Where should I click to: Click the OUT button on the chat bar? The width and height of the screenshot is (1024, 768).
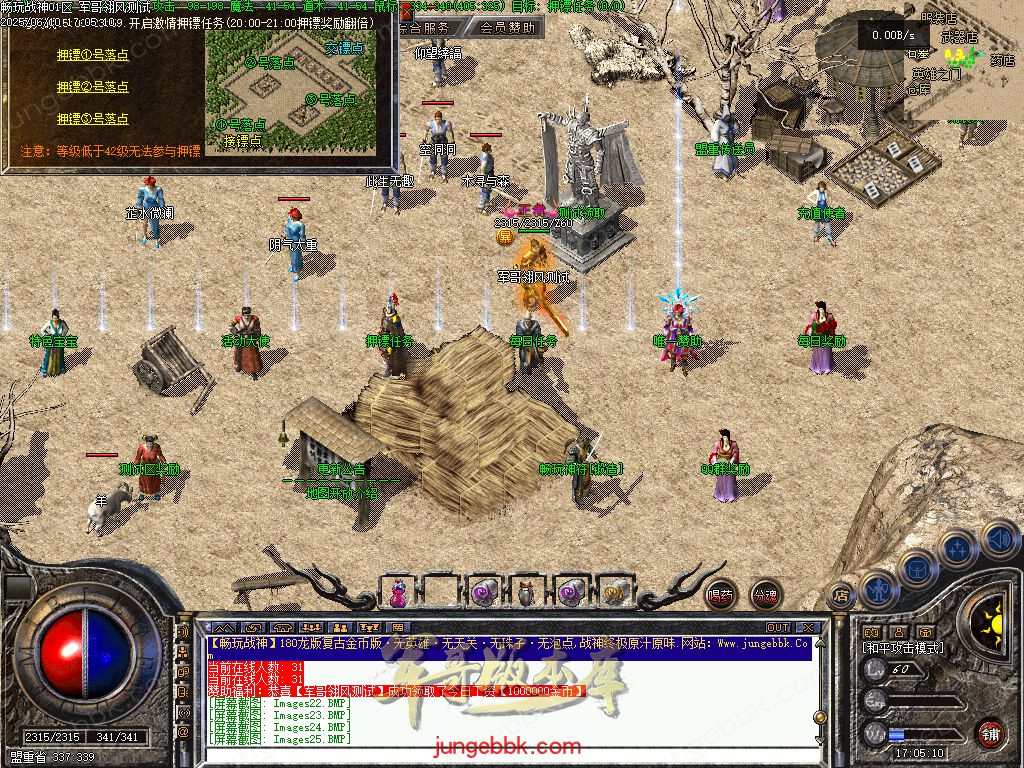pos(778,628)
